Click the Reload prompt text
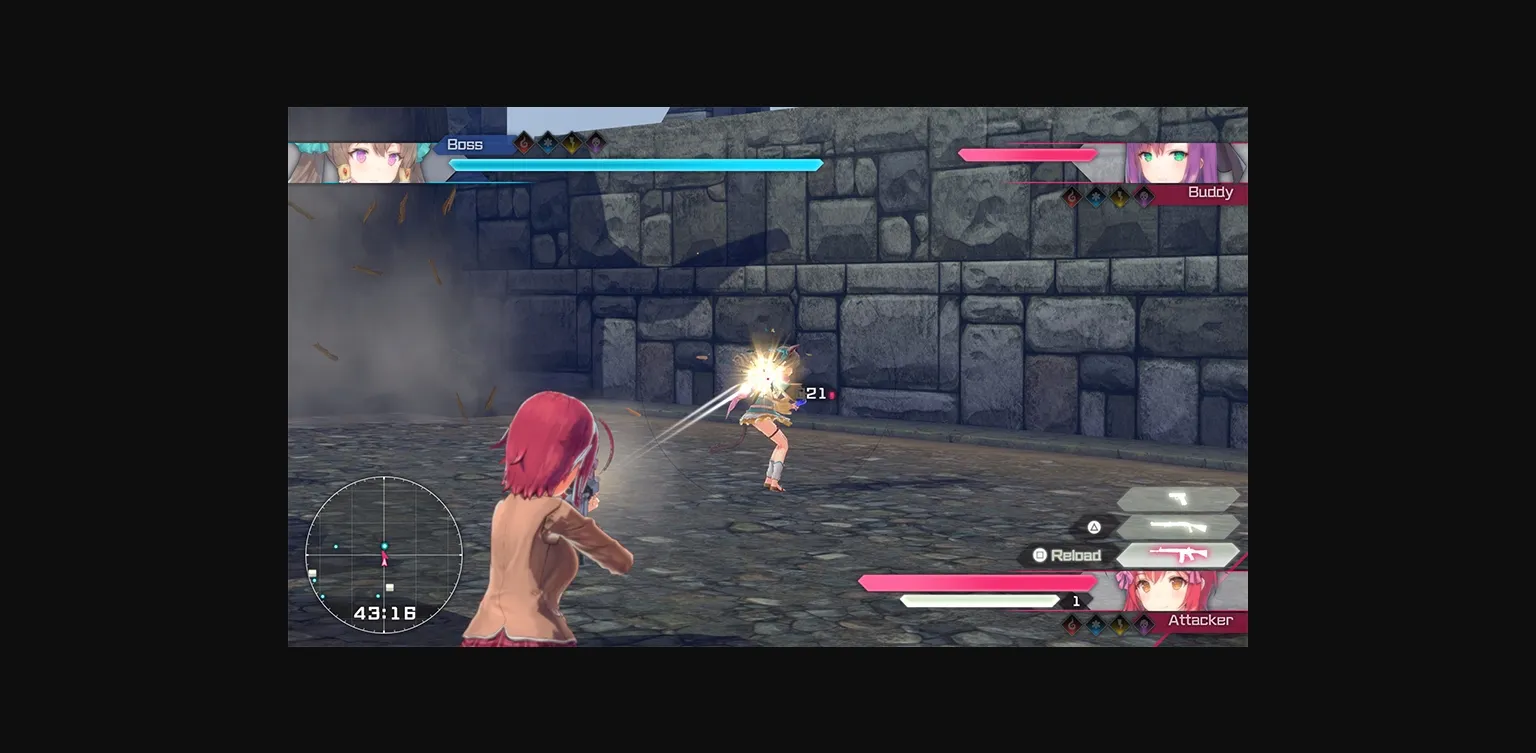 click(x=1077, y=555)
